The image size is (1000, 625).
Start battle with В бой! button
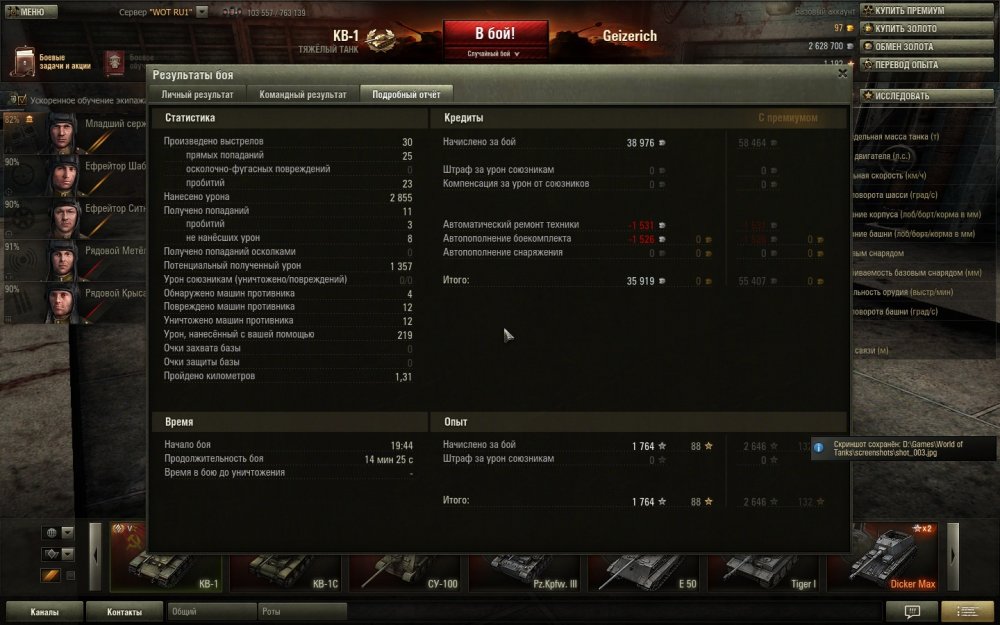coord(495,33)
